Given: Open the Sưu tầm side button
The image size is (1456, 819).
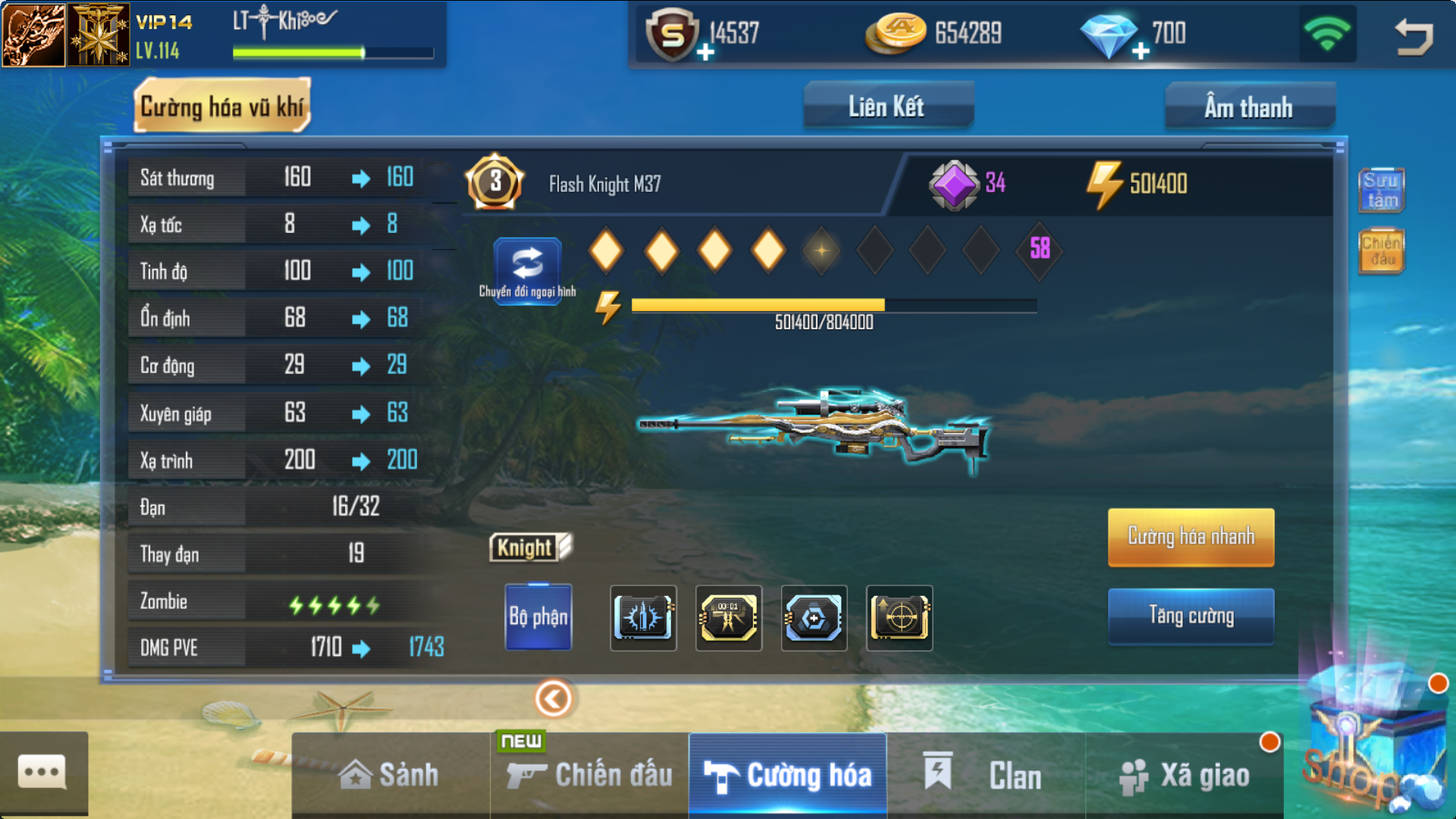Looking at the screenshot, I should [x=1381, y=190].
